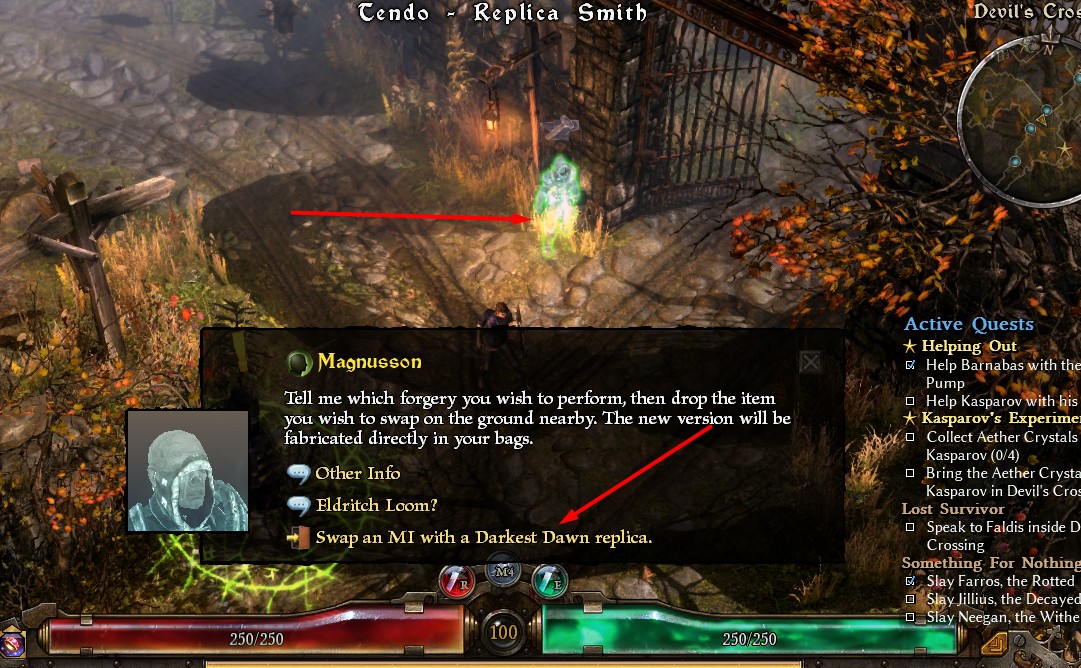Click the blue M4 button above level
Screen dimensions: 1081x668
click(504, 571)
